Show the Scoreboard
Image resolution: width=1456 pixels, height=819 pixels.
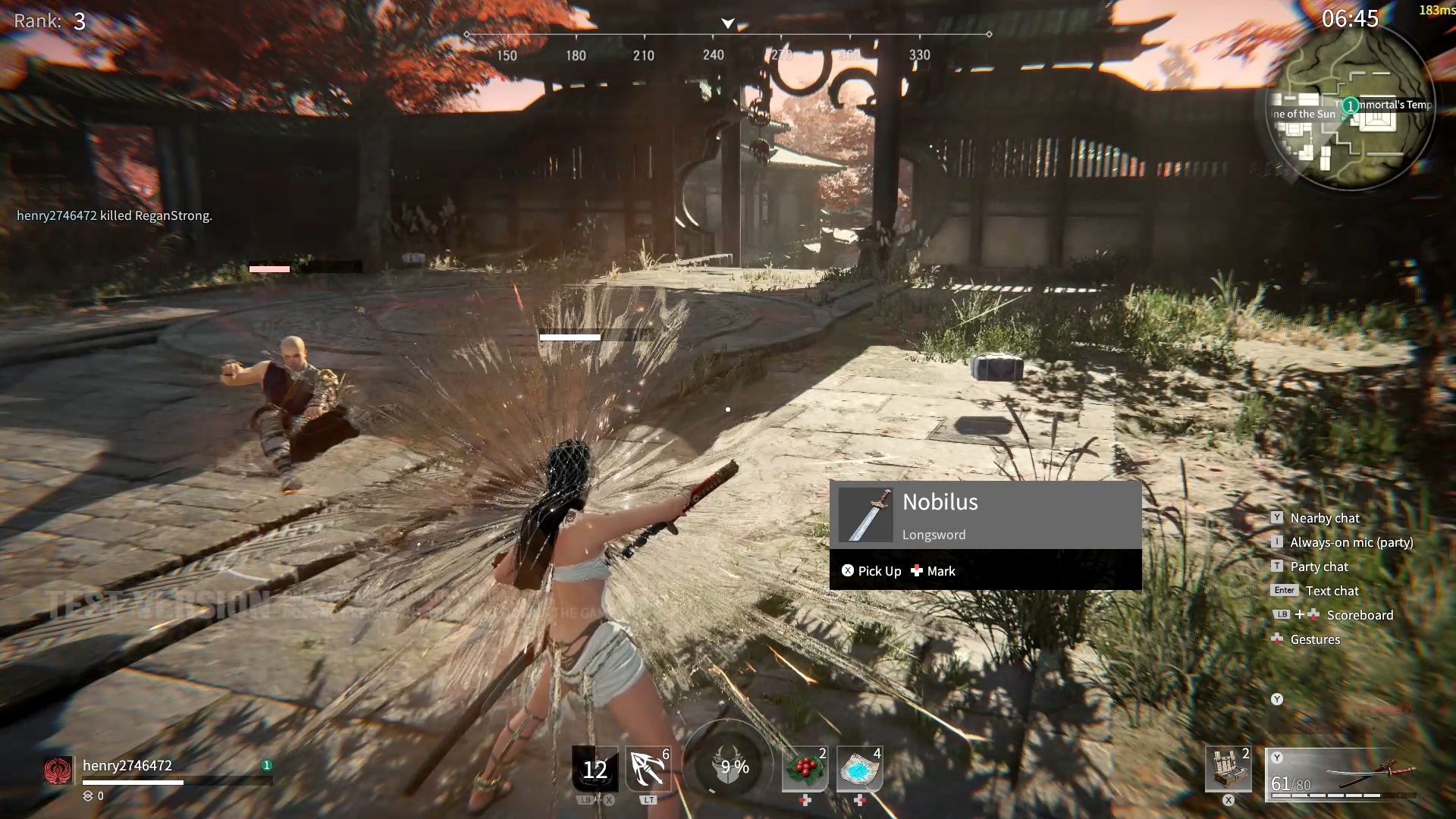point(1359,615)
